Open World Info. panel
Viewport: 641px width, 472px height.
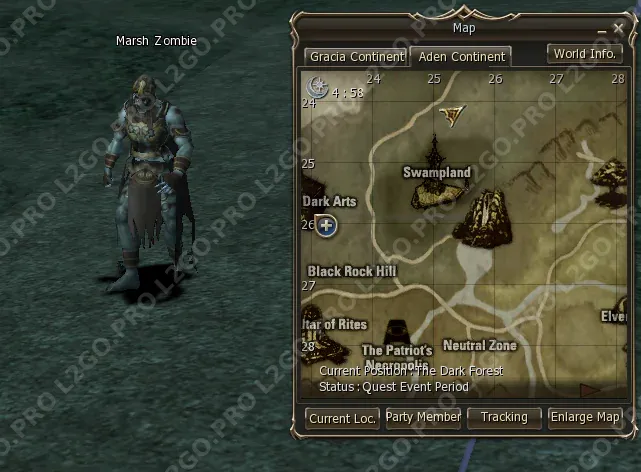(x=584, y=53)
